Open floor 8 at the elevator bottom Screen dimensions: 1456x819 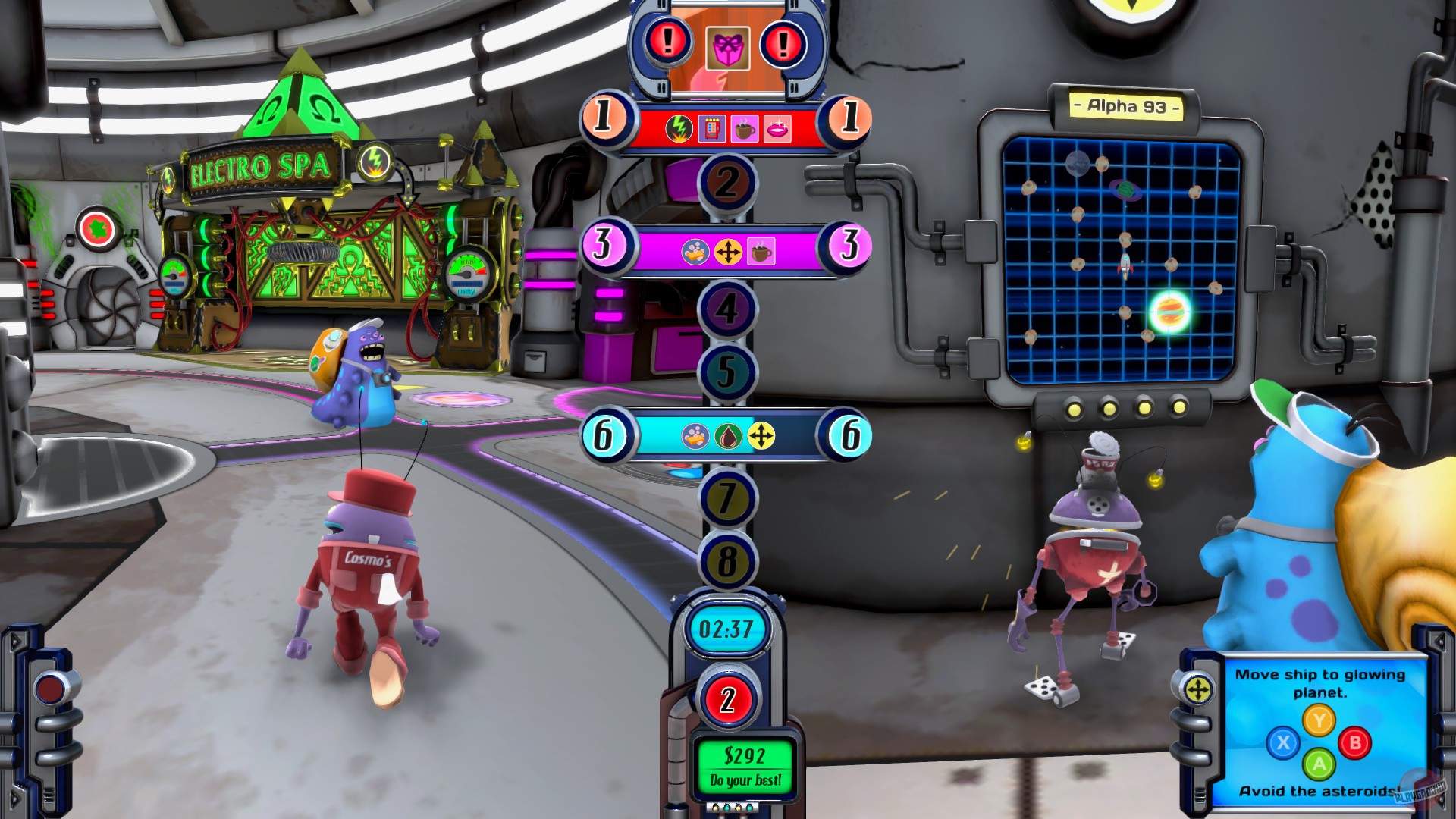click(726, 561)
